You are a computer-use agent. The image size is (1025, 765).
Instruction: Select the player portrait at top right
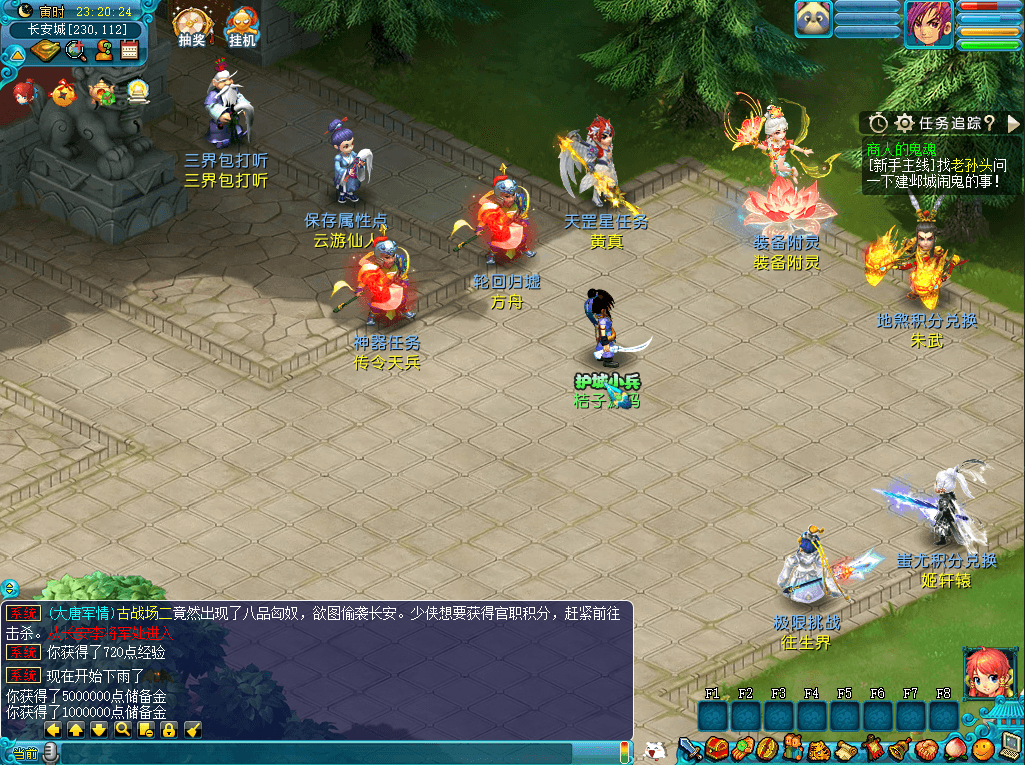tap(928, 24)
